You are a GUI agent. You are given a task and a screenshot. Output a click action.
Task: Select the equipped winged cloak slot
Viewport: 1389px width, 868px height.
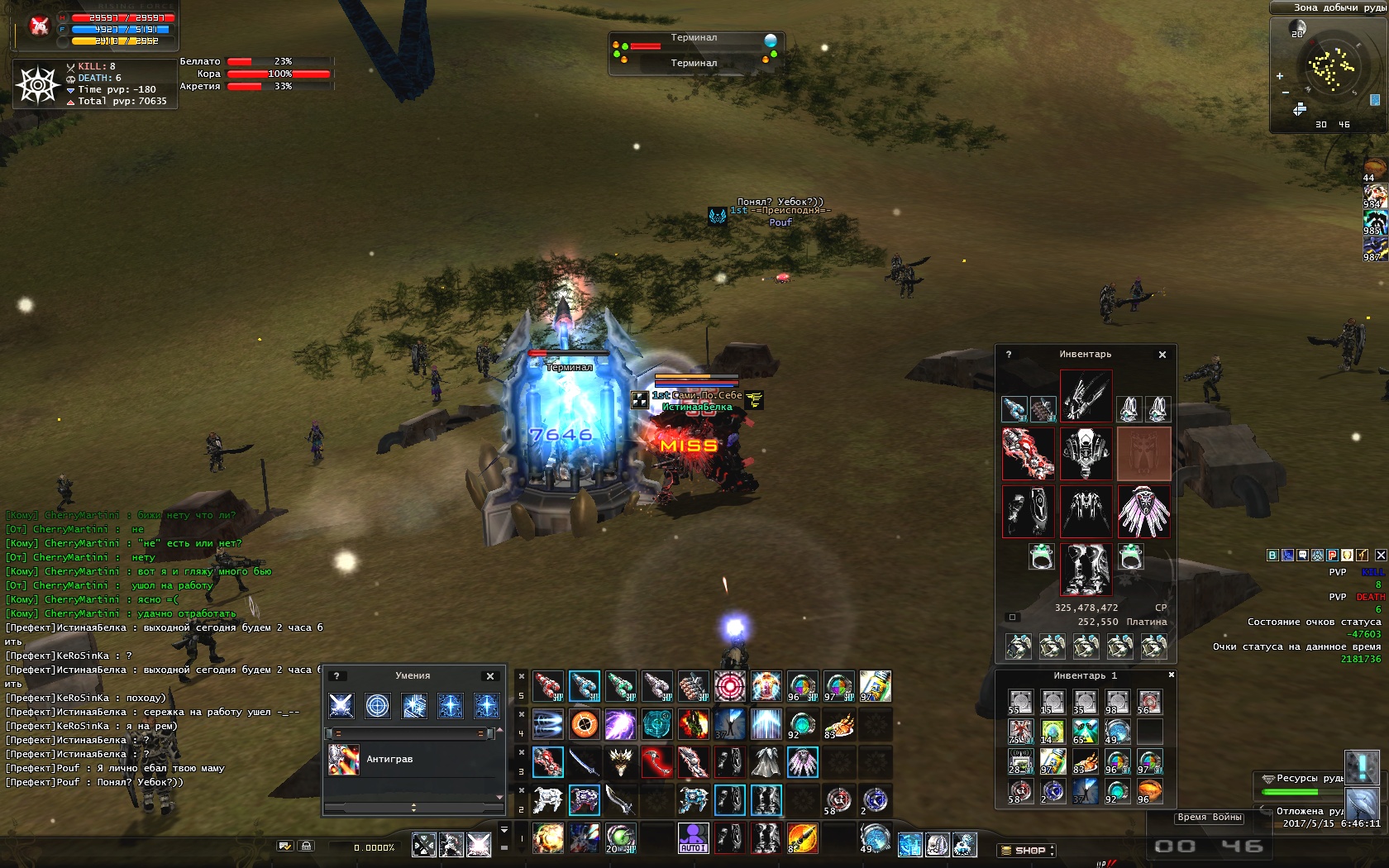(x=1143, y=512)
